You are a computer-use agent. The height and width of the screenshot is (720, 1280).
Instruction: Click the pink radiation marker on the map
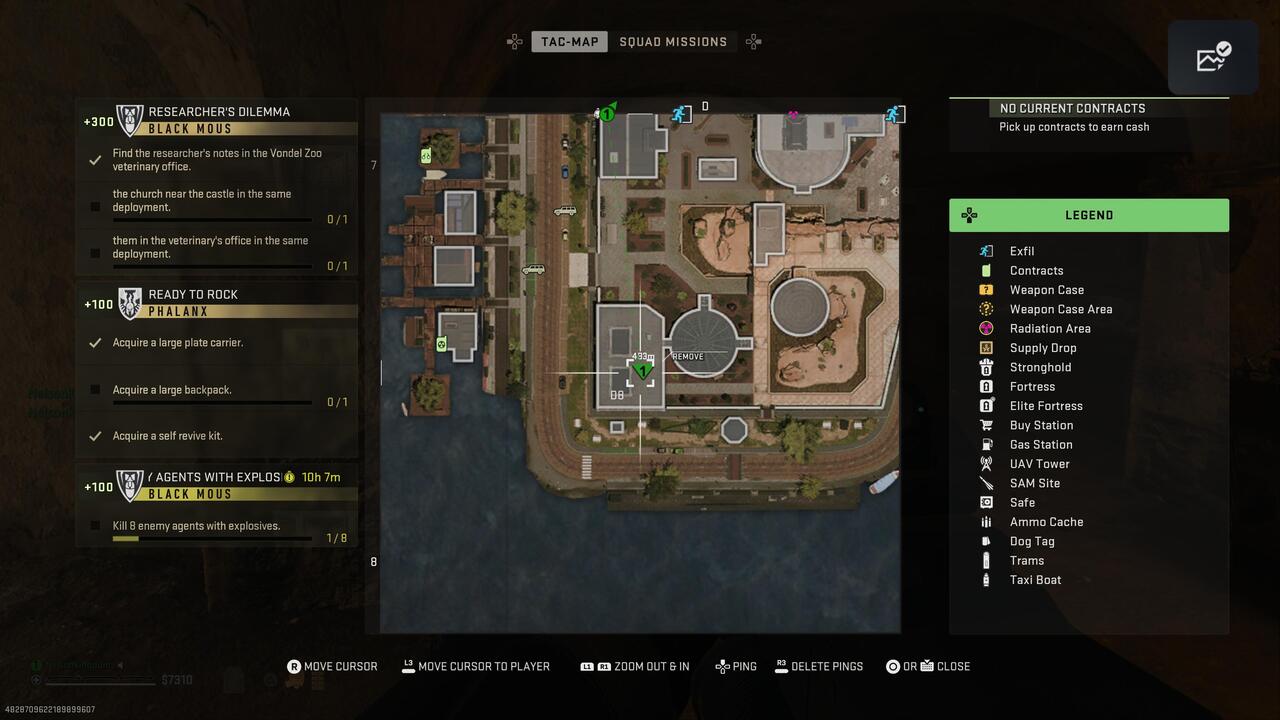click(793, 115)
